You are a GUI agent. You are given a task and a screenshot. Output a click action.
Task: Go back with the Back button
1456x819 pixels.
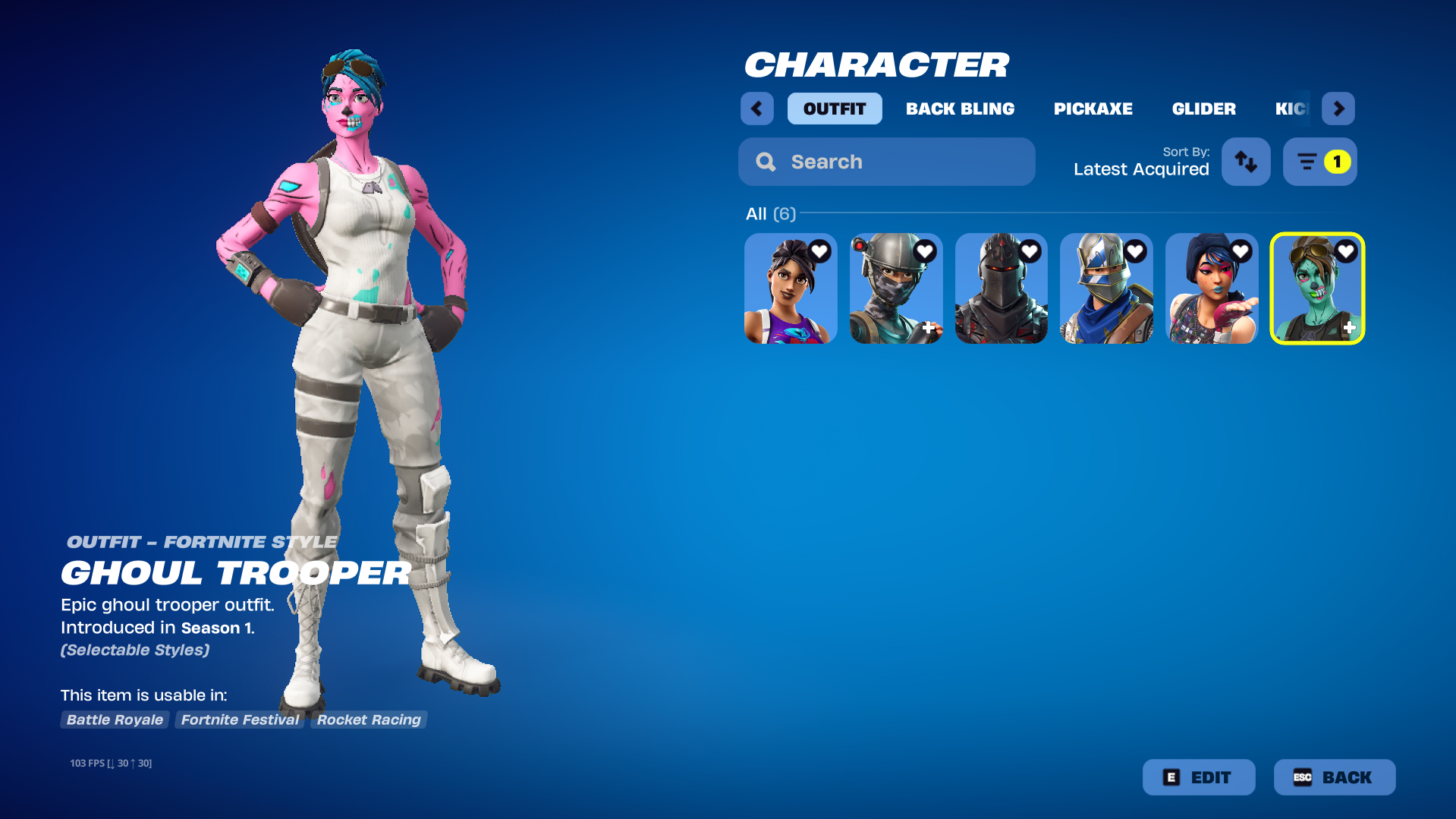coord(1334,777)
